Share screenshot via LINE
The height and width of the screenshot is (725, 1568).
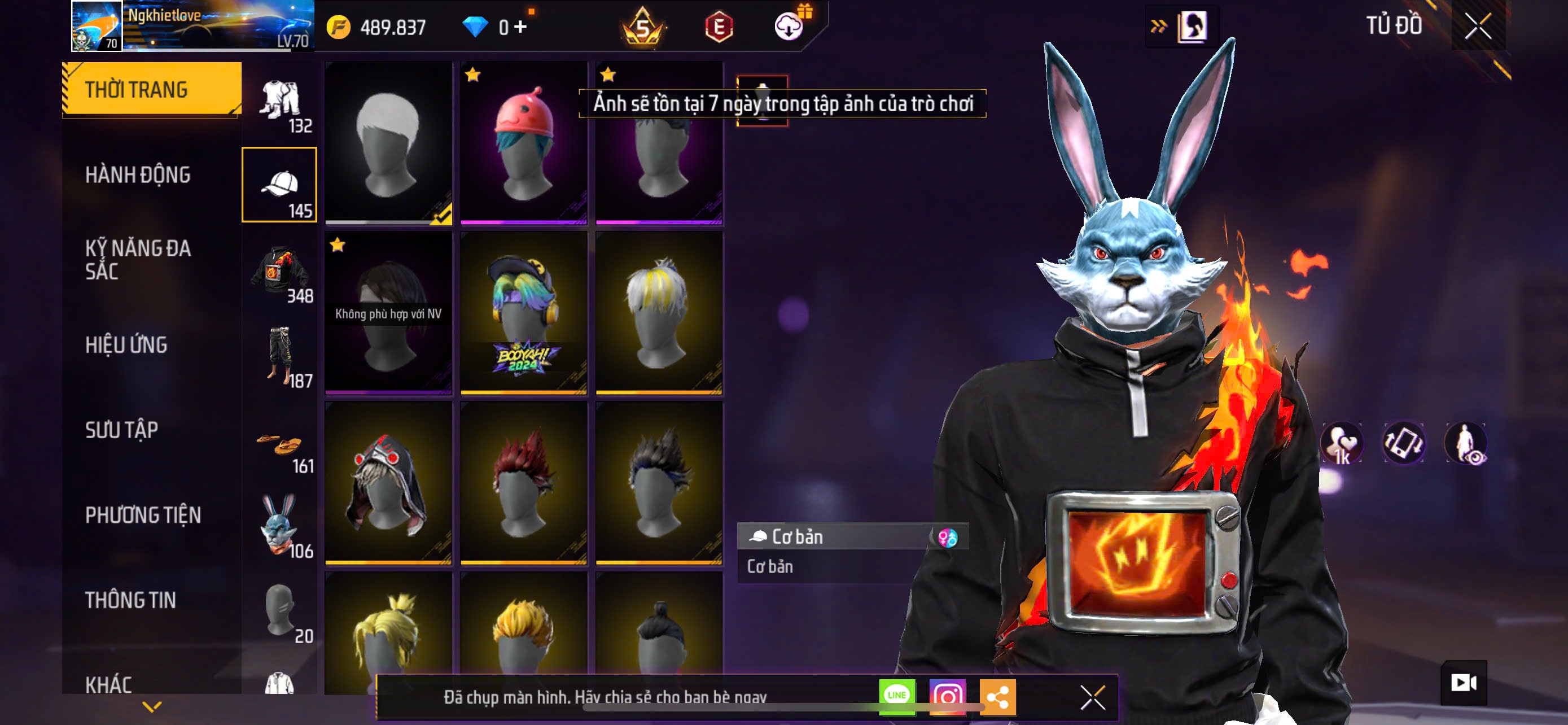[x=897, y=696]
